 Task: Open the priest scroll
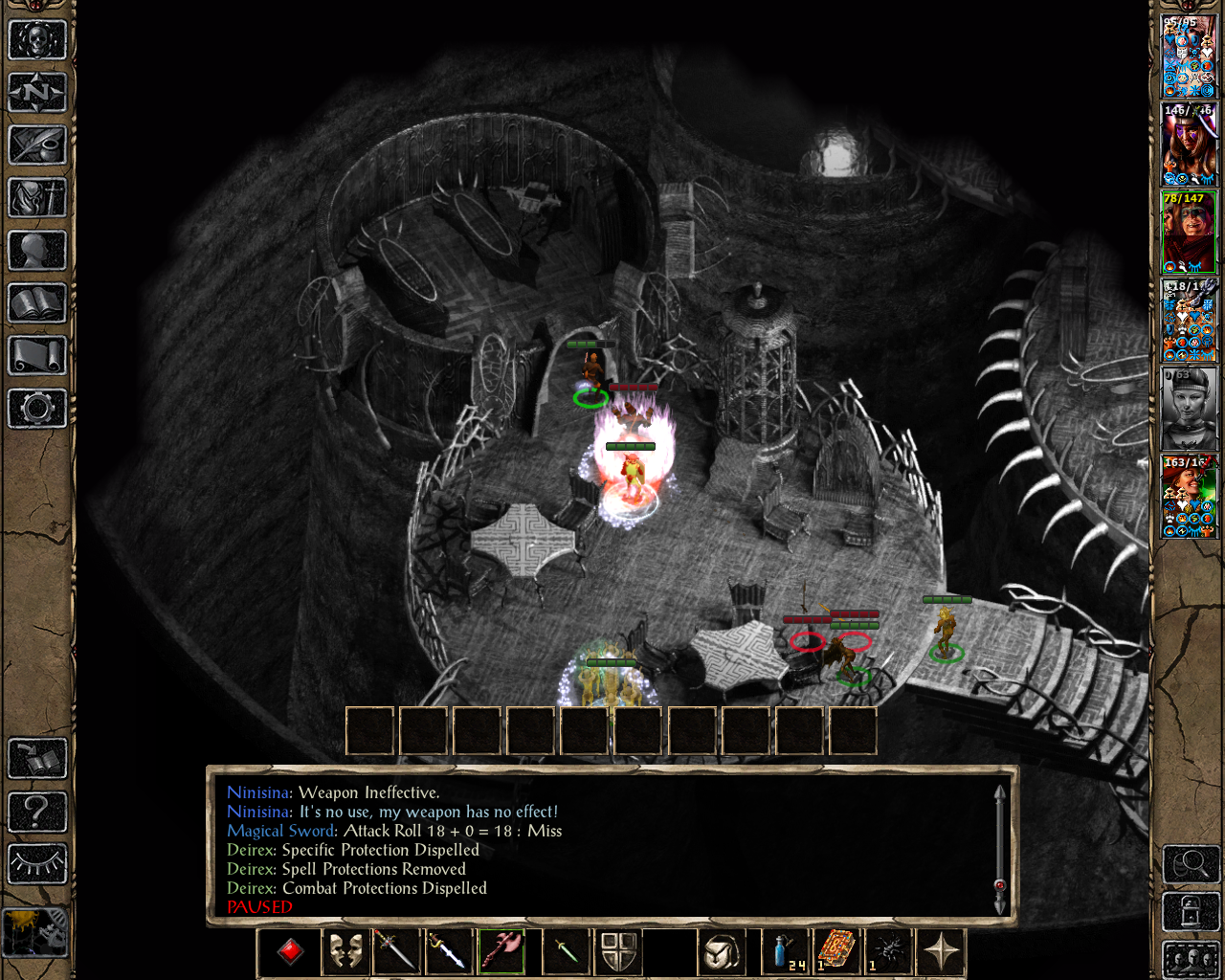[37, 356]
